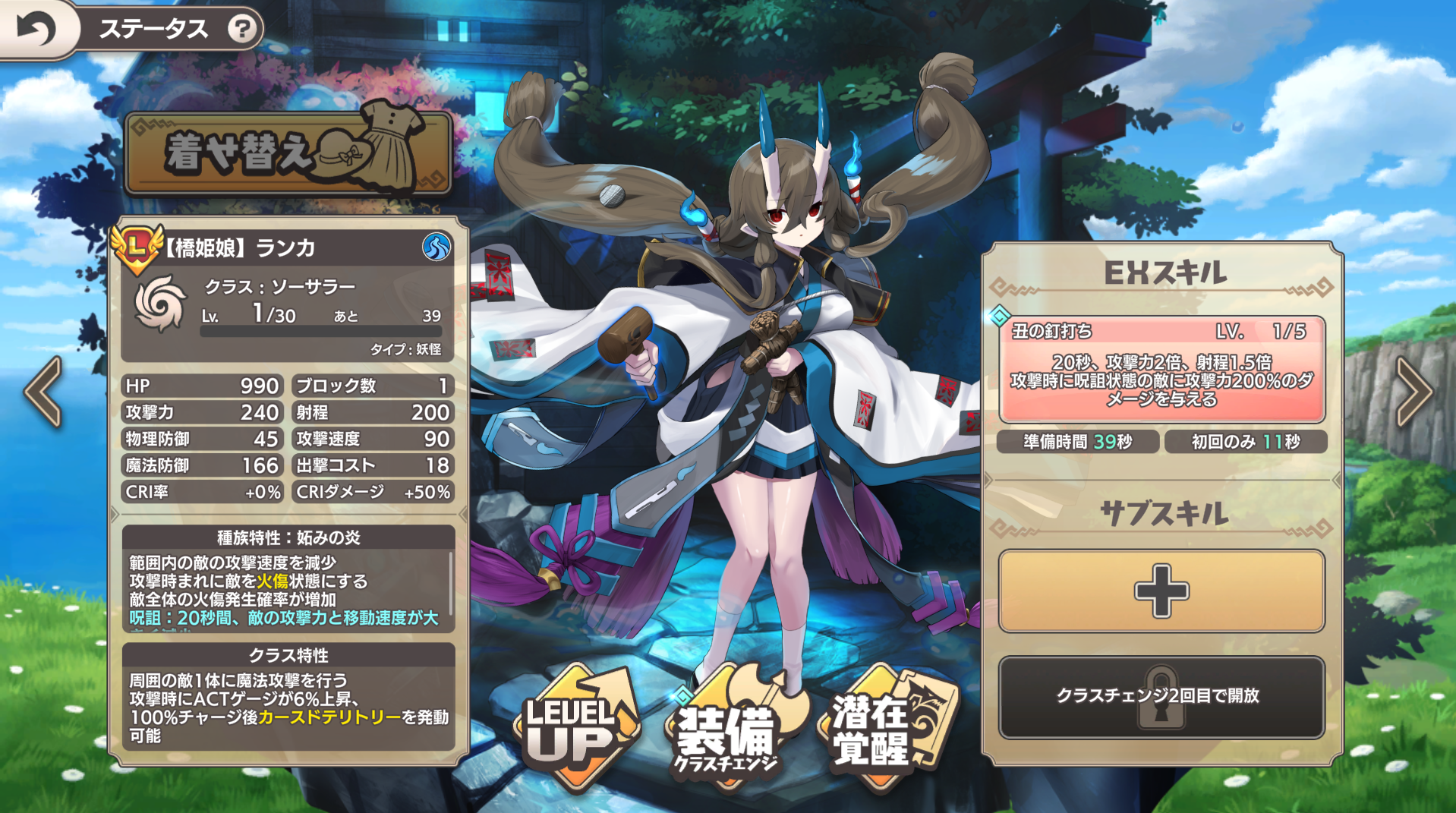Select the 丑の釘打ち EX skill panel

point(1161,370)
